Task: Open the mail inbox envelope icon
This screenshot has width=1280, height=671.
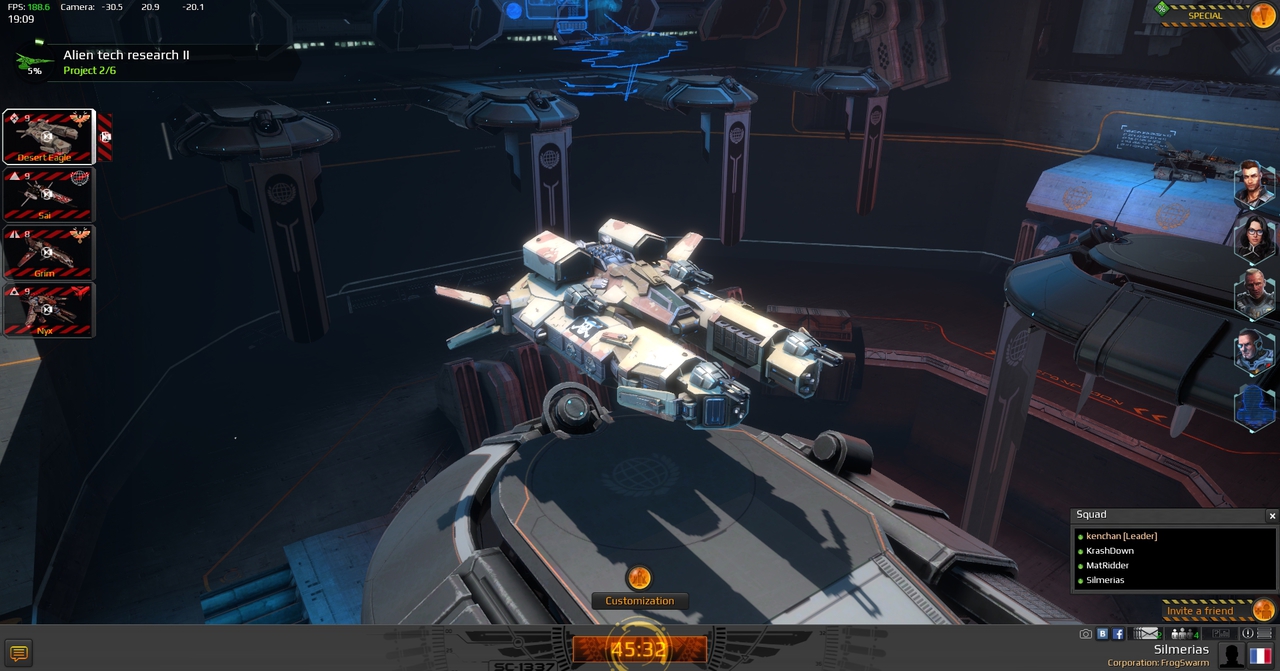Action: pyautogui.click(x=1147, y=634)
